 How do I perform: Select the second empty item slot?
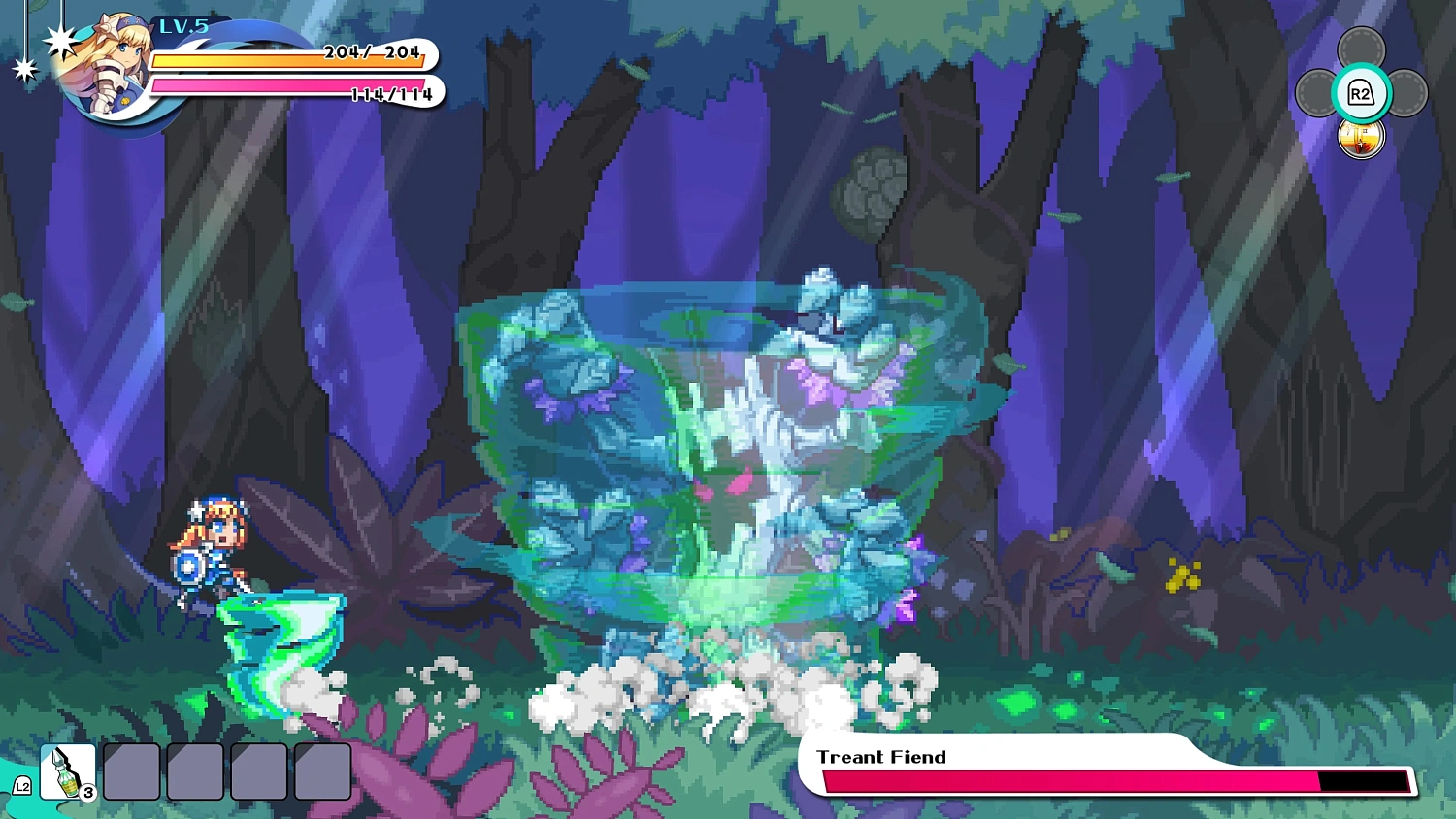(195, 771)
